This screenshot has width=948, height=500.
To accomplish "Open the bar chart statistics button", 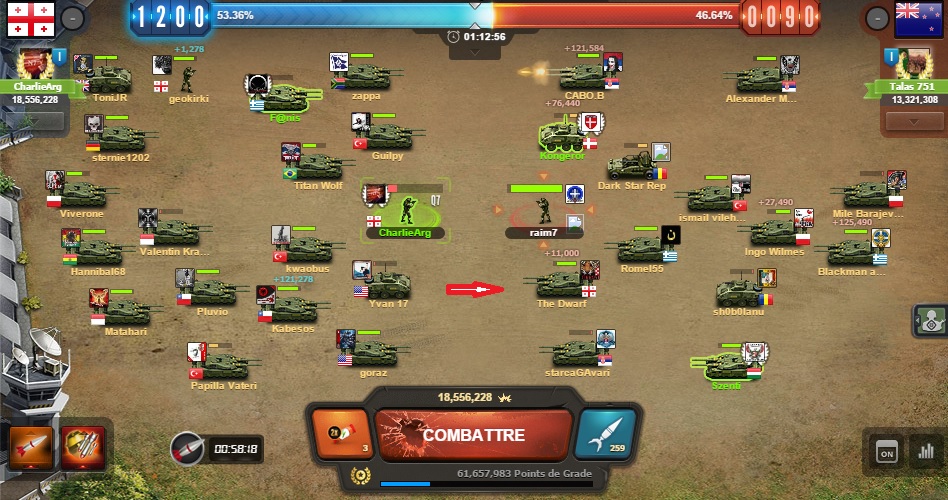I will tap(926, 452).
